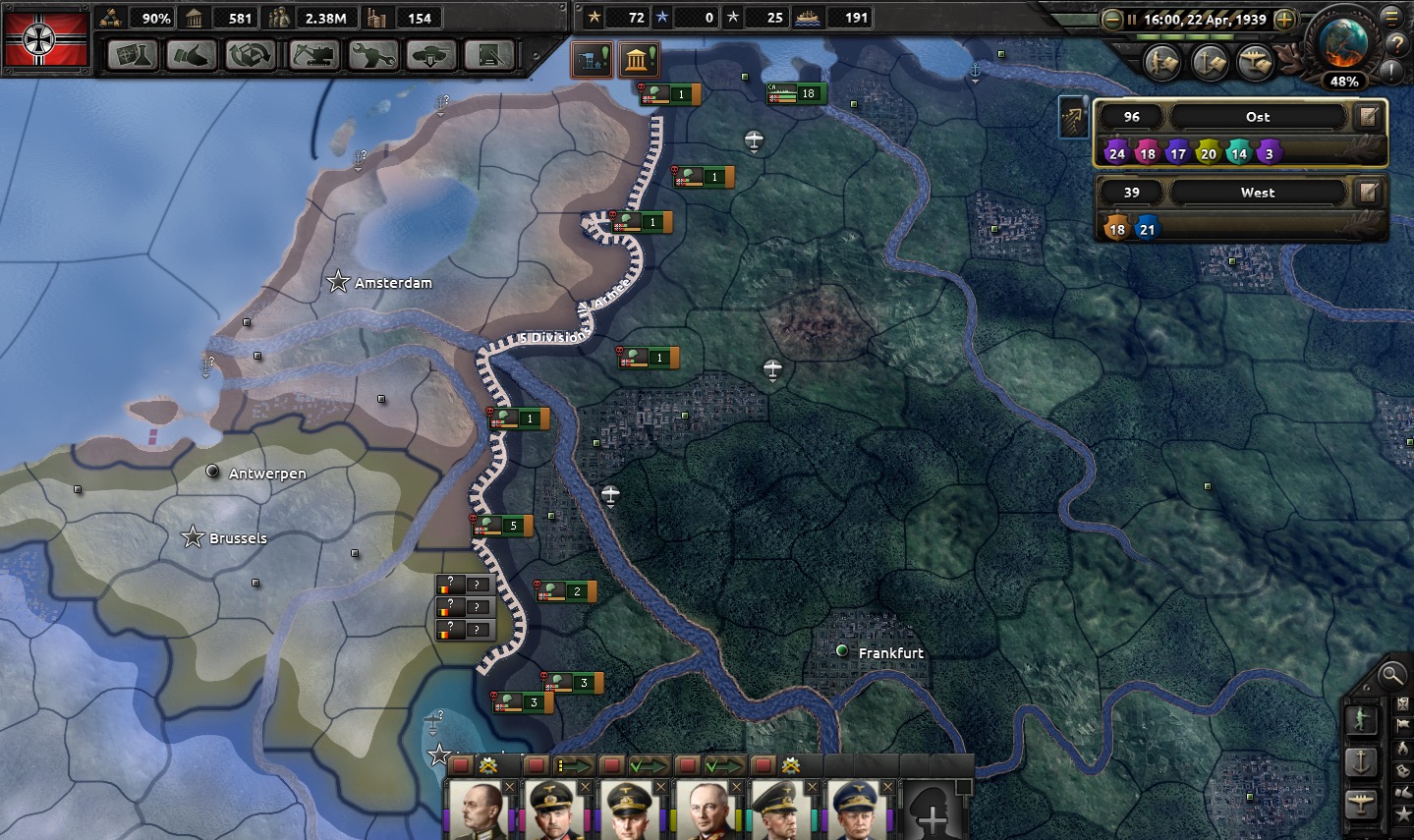Increase game speed with plus button
The width and height of the screenshot is (1414, 840).
[1283, 19]
